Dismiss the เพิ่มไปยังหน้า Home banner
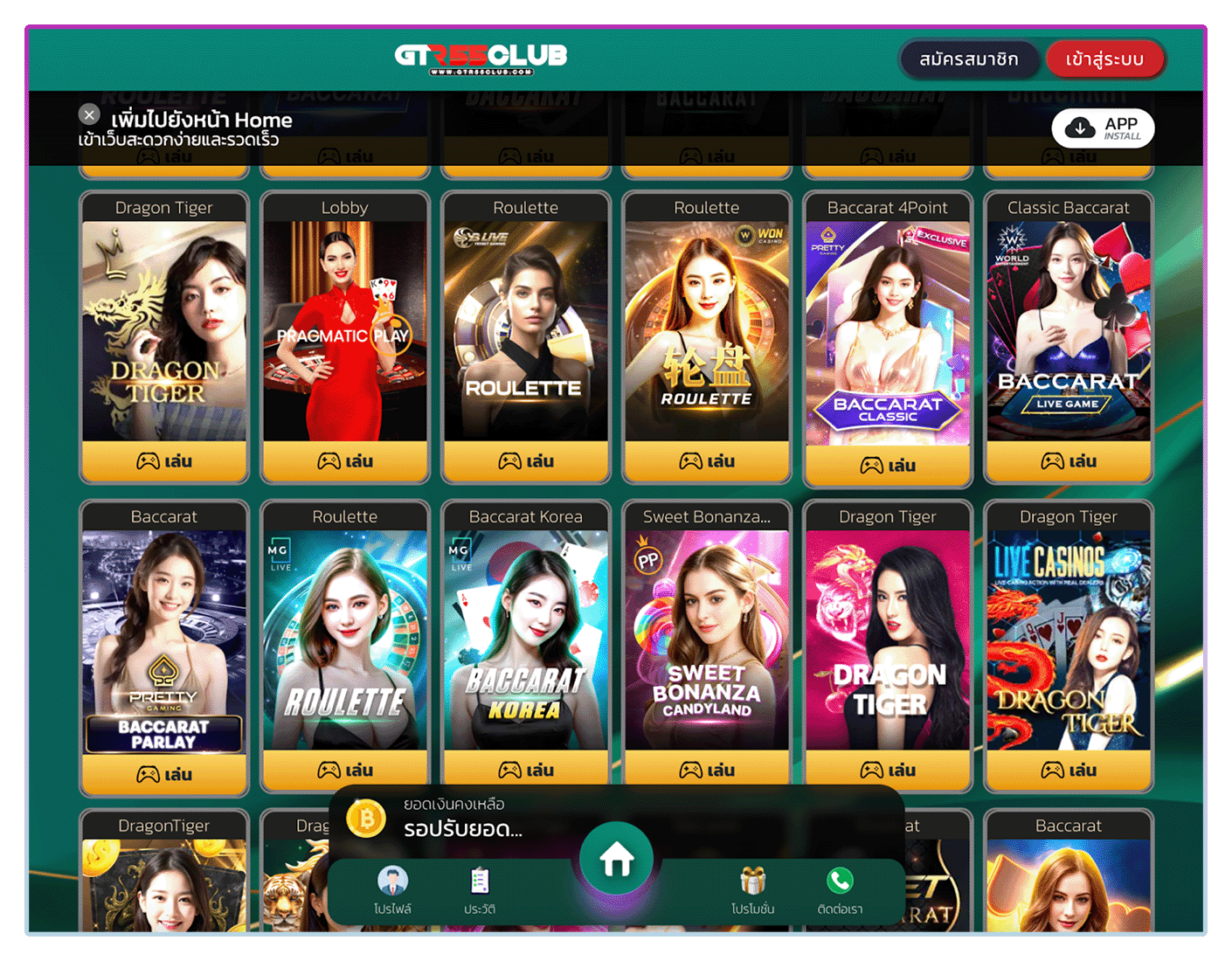 [x=88, y=114]
